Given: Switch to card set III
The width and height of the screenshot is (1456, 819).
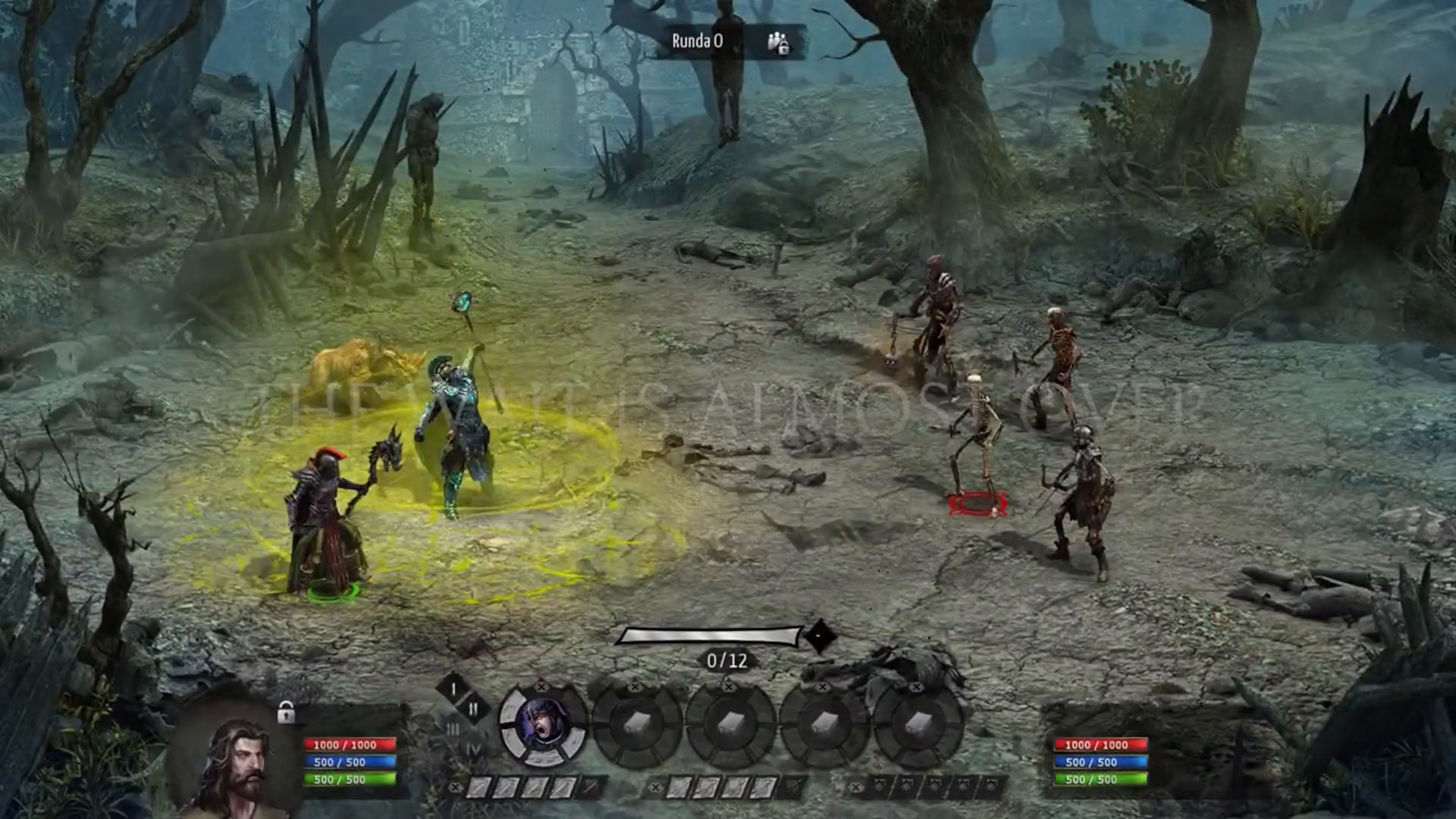Looking at the screenshot, I should coord(453,730).
